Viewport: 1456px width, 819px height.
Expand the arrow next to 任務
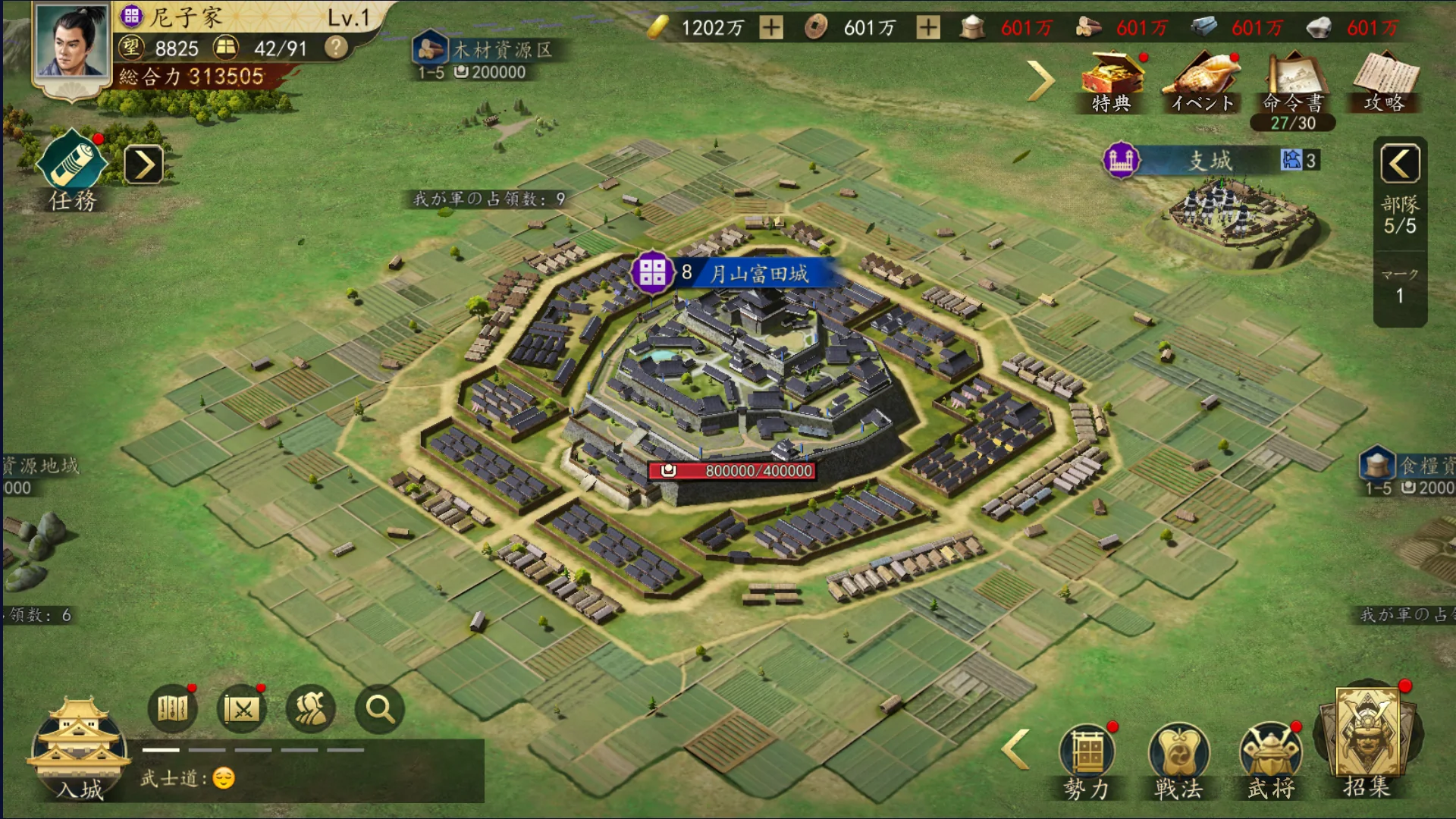143,165
